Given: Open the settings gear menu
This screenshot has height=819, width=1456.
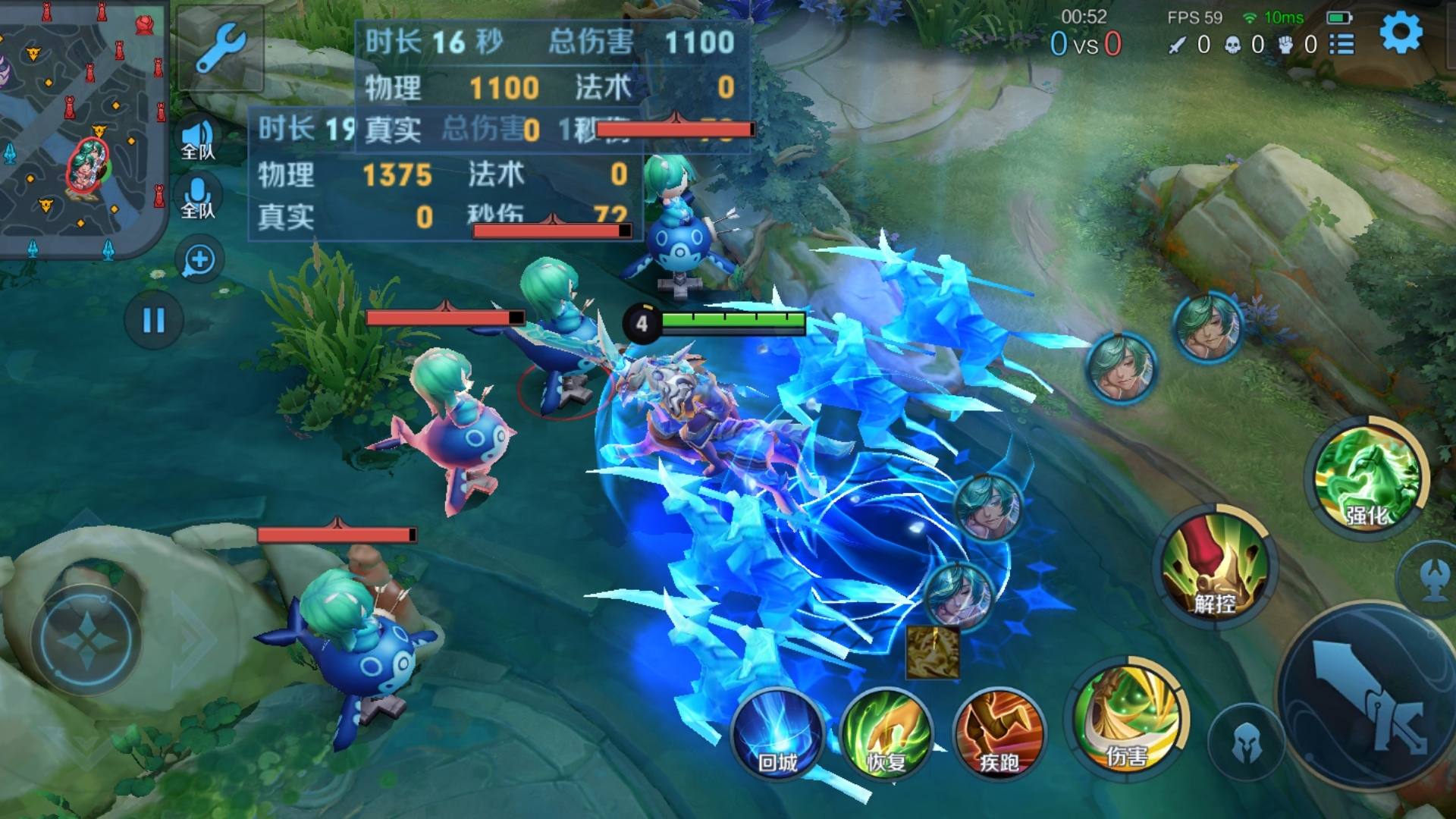Looking at the screenshot, I should [x=1400, y=34].
